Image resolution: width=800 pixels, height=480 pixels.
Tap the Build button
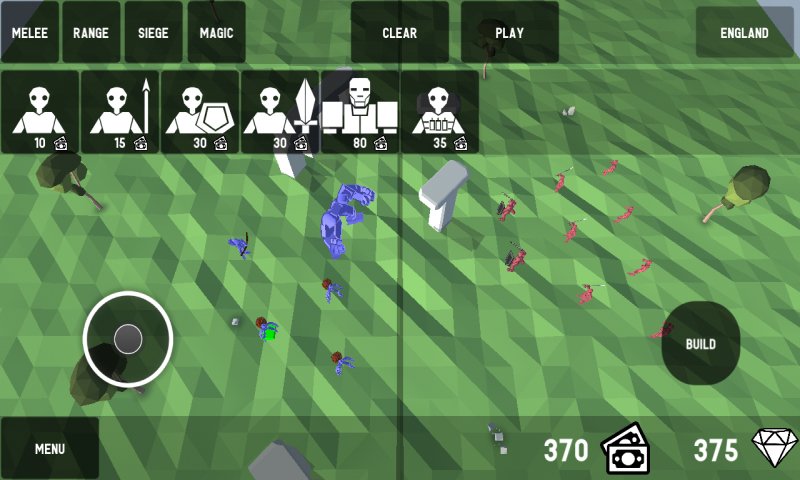click(700, 343)
